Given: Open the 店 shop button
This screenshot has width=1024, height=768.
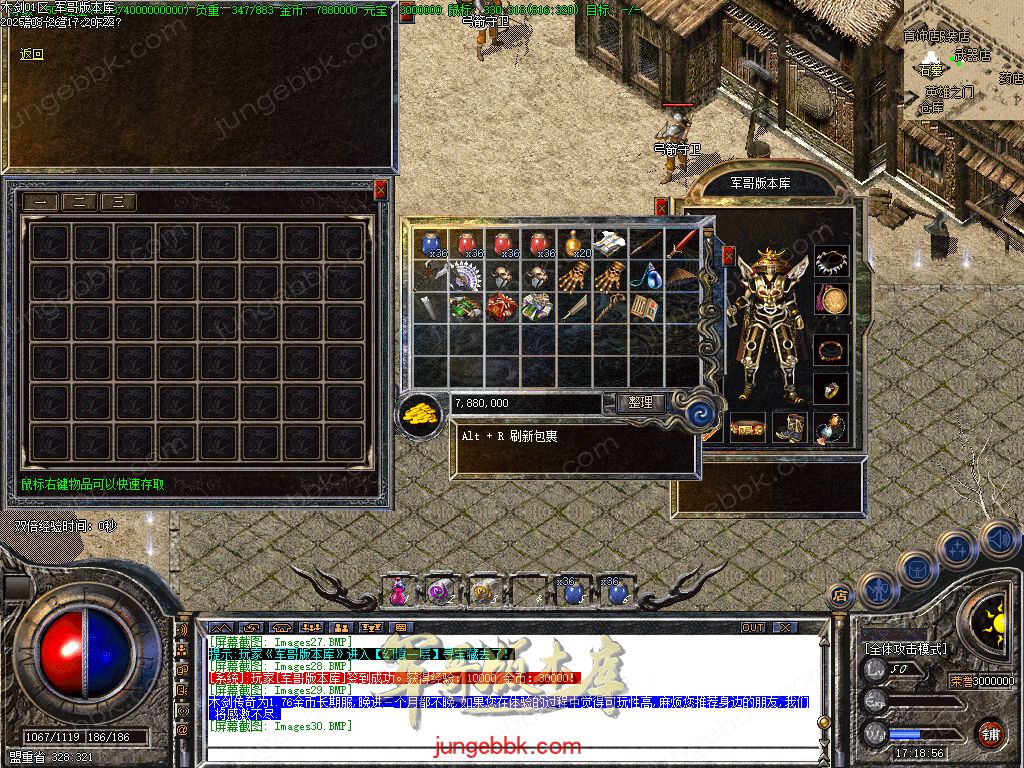Looking at the screenshot, I should (x=840, y=596).
